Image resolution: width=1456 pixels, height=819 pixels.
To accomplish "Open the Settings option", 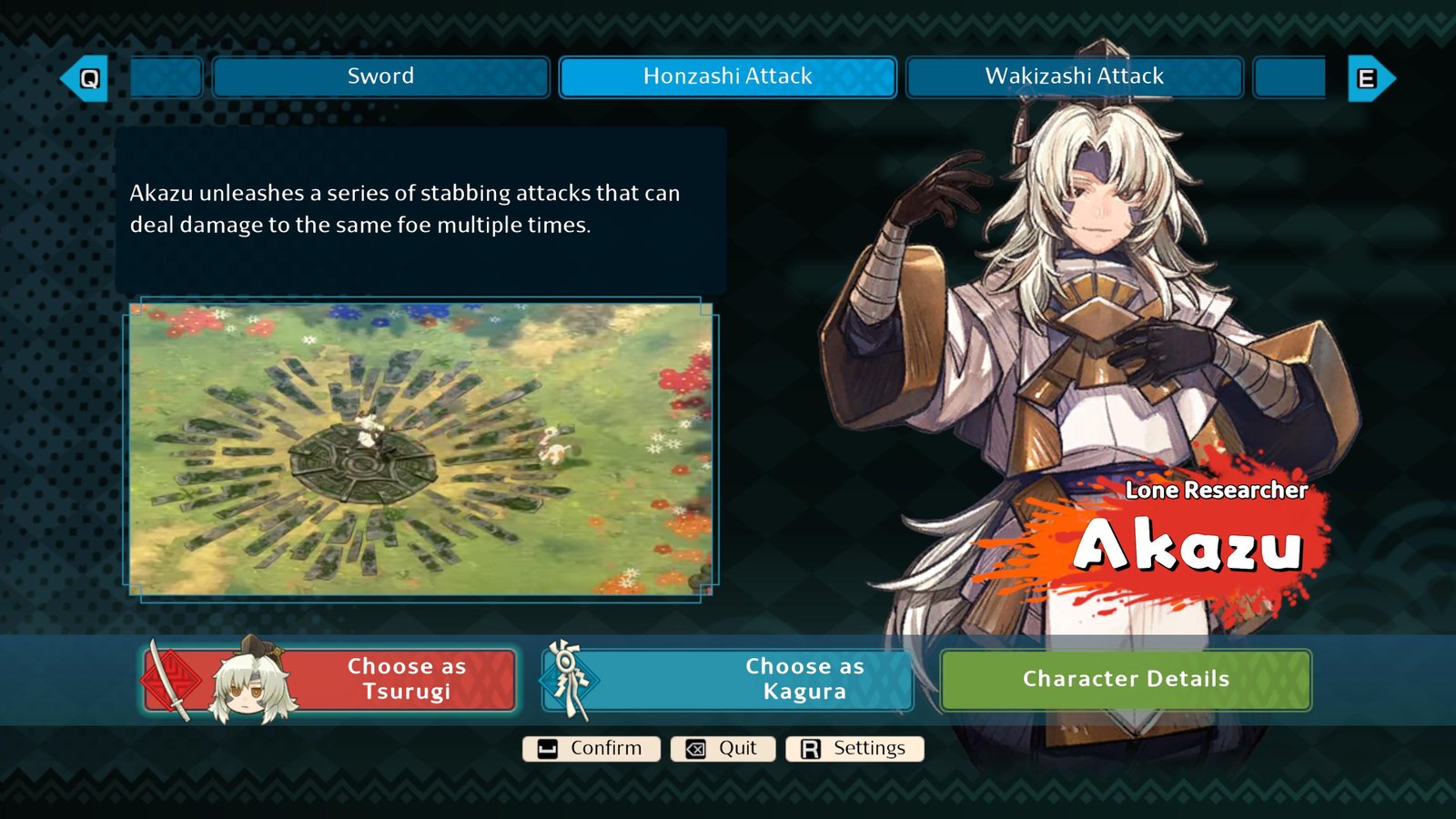I will 854,749.
